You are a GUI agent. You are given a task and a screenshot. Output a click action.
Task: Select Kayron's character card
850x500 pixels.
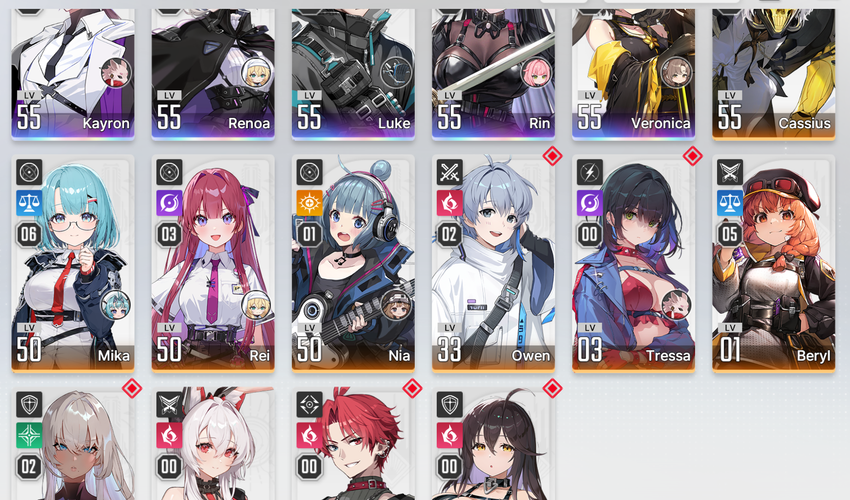point(72,70)
